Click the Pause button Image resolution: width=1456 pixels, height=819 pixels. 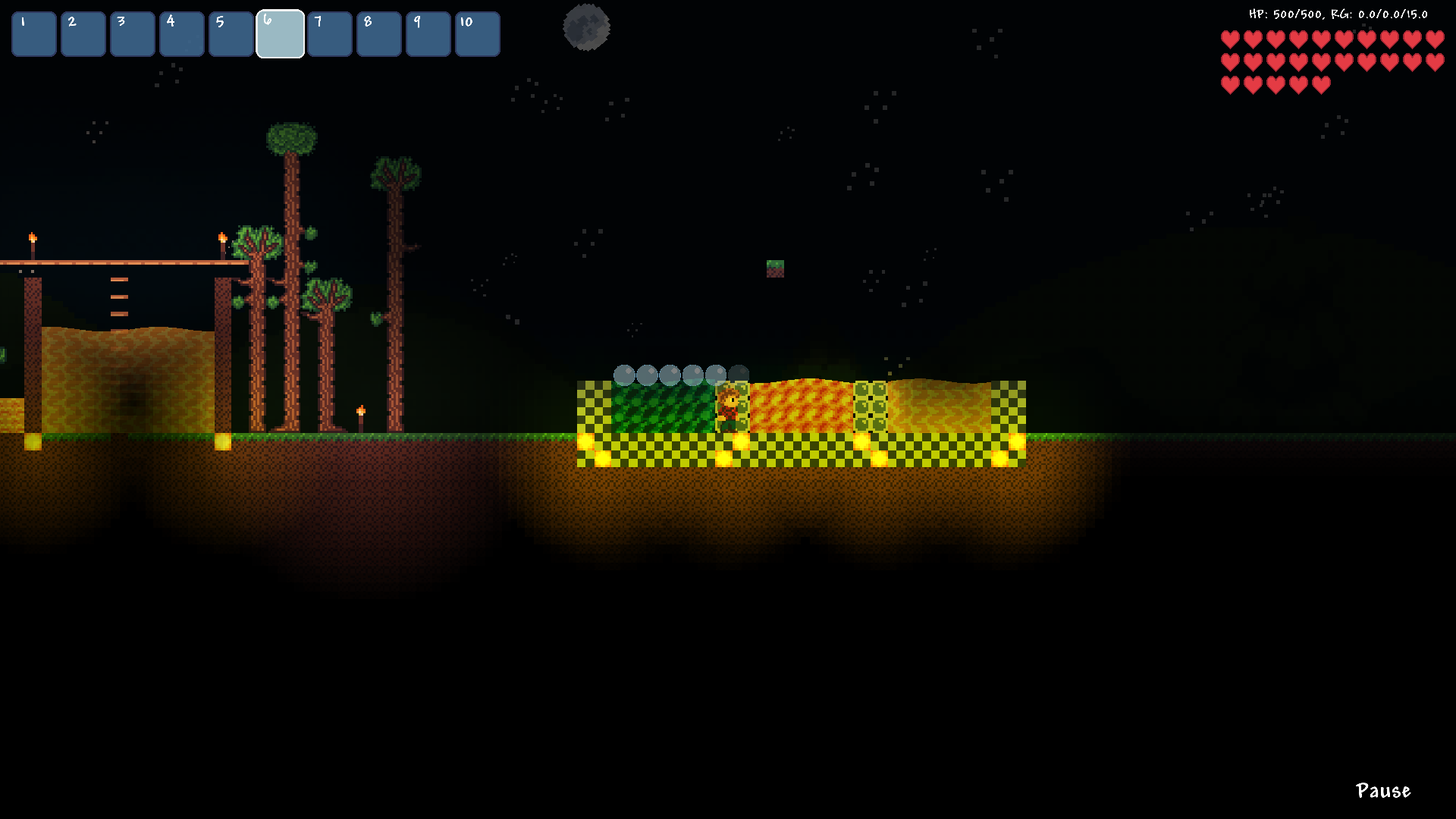point(1382,791)
